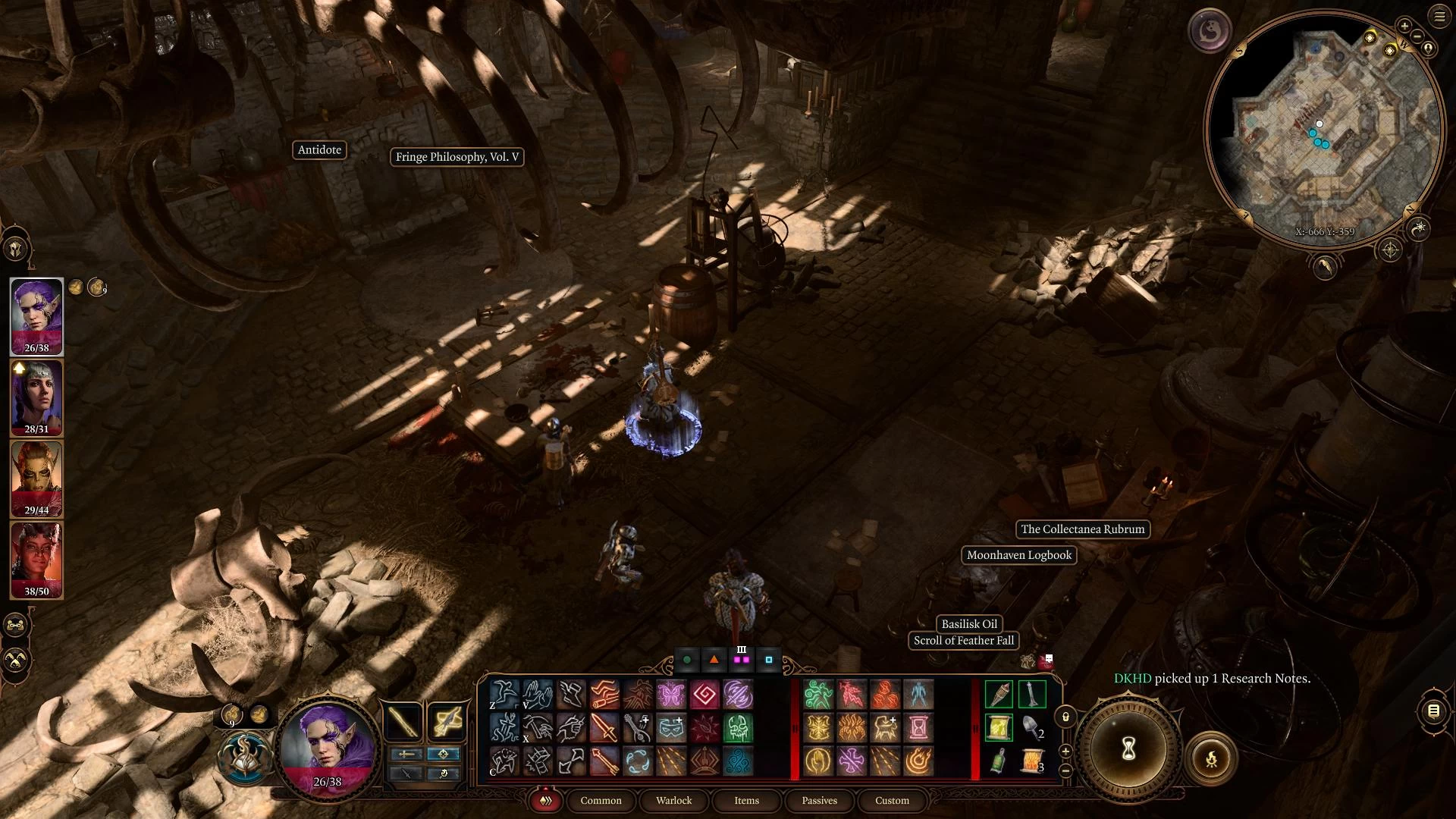The width and height of the screenshot is (1456, 819).
Task: Select the Items hotbar tab
Action: [x=746, y=800]
